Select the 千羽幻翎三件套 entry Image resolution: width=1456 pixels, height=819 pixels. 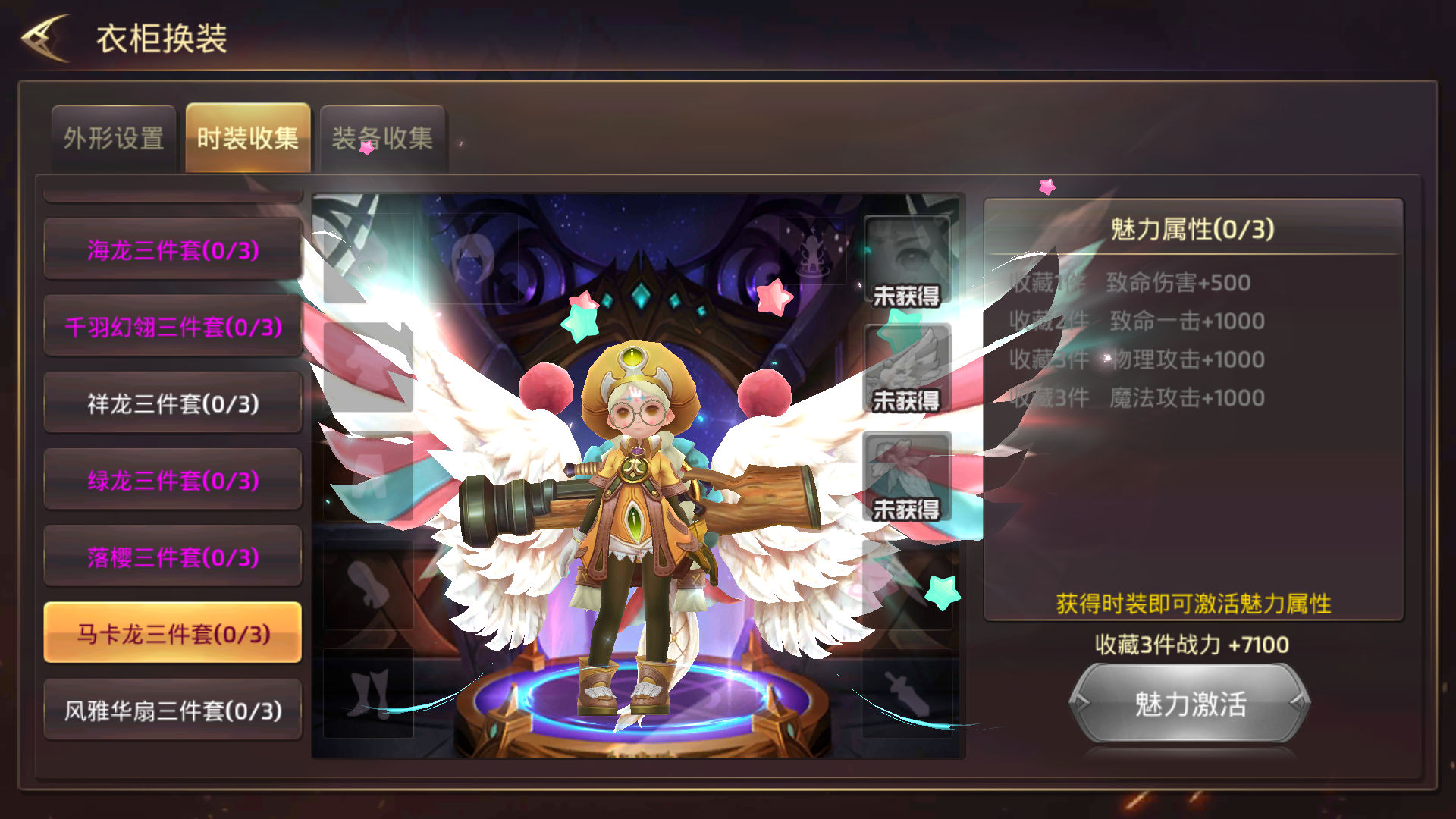point(173,327)
